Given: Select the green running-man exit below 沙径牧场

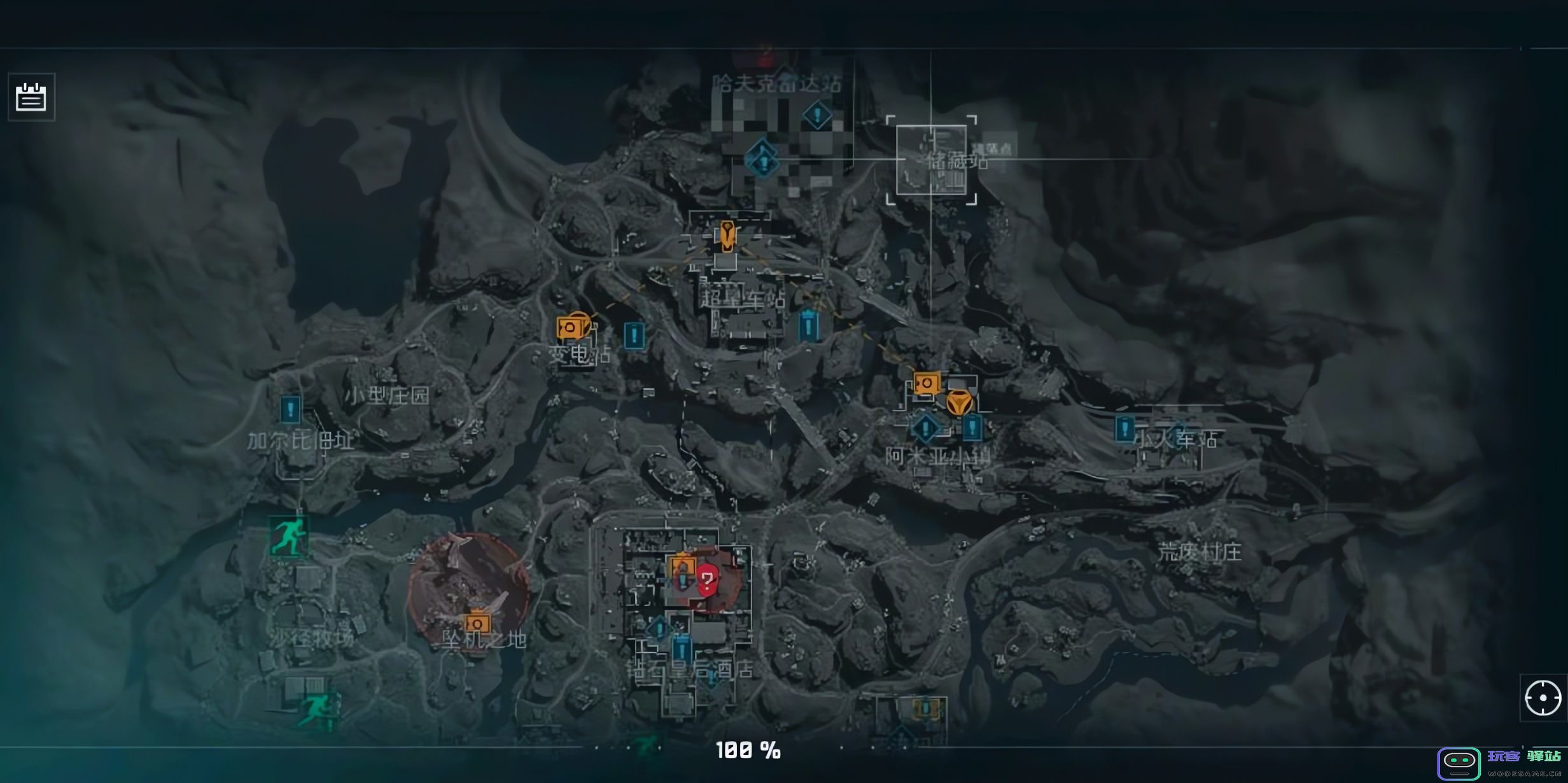Looking at the screenshot, I should (x=318, y=708).
